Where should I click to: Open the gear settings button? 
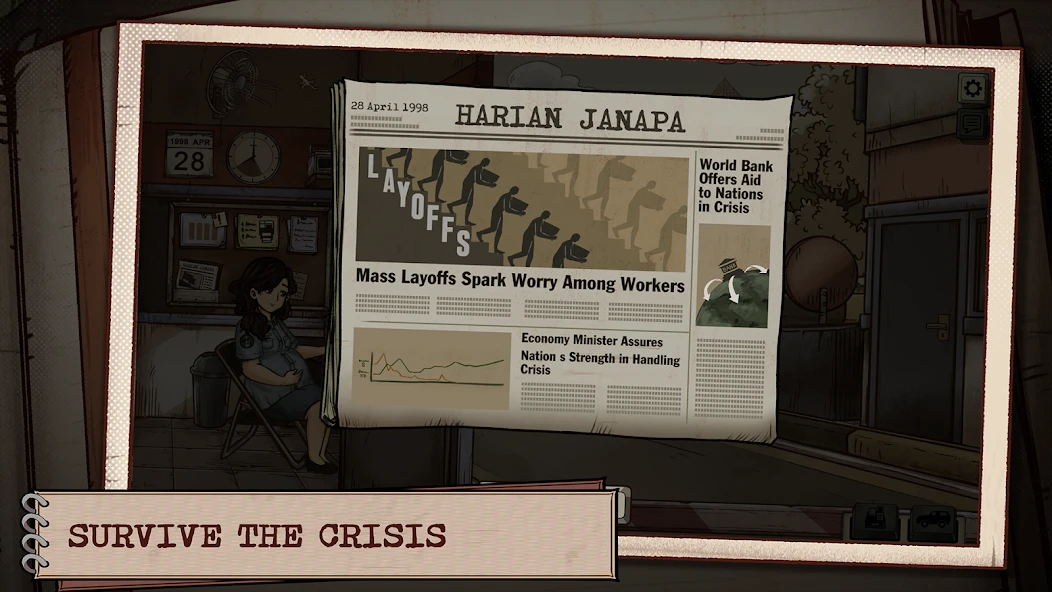pos(972,89)
